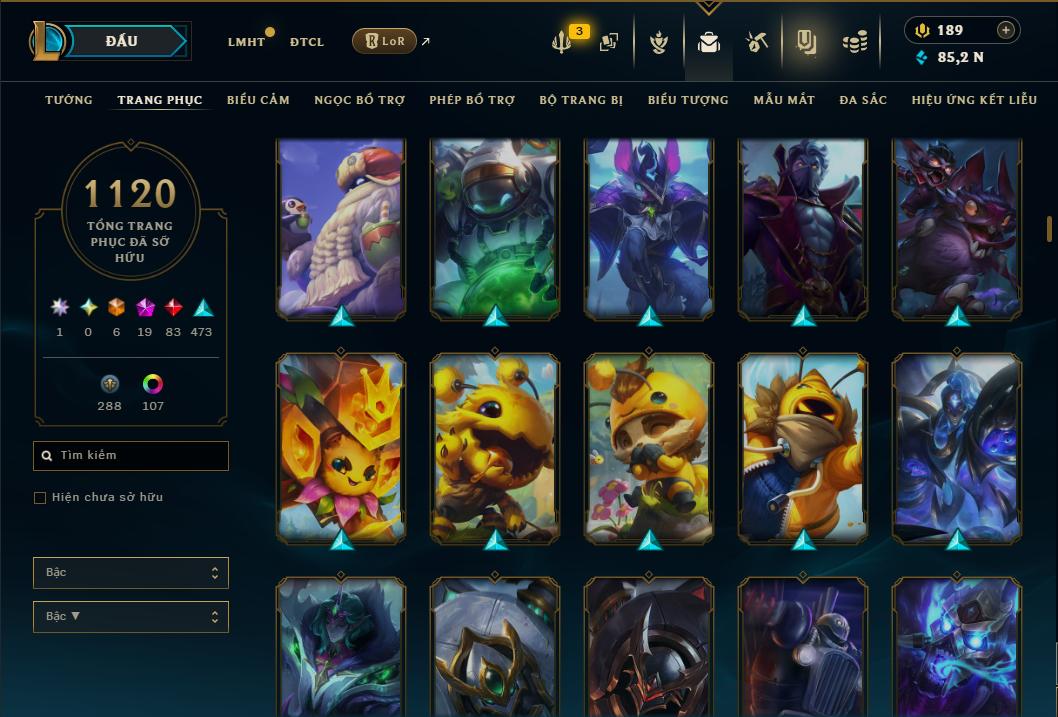Select the Teemo bee costume skin card

tap(649, 446)
